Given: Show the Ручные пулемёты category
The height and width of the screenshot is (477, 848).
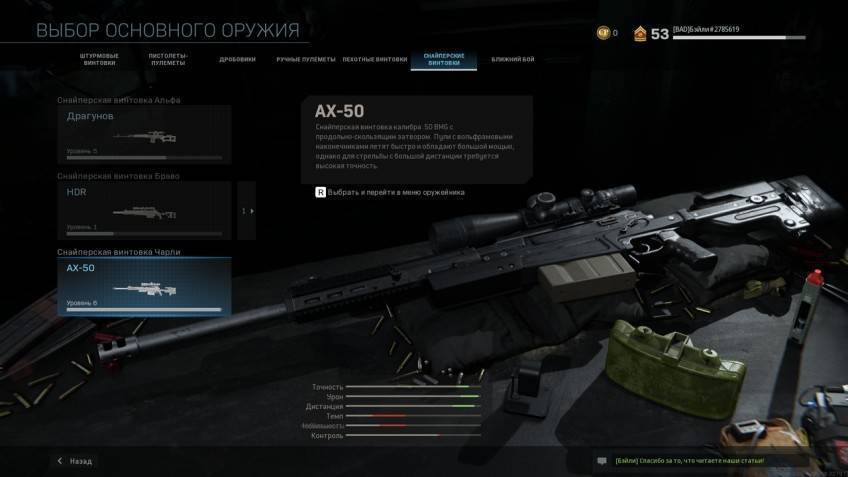Looking at the screenshot, I should pyautogui.click(x=301, y=59).
